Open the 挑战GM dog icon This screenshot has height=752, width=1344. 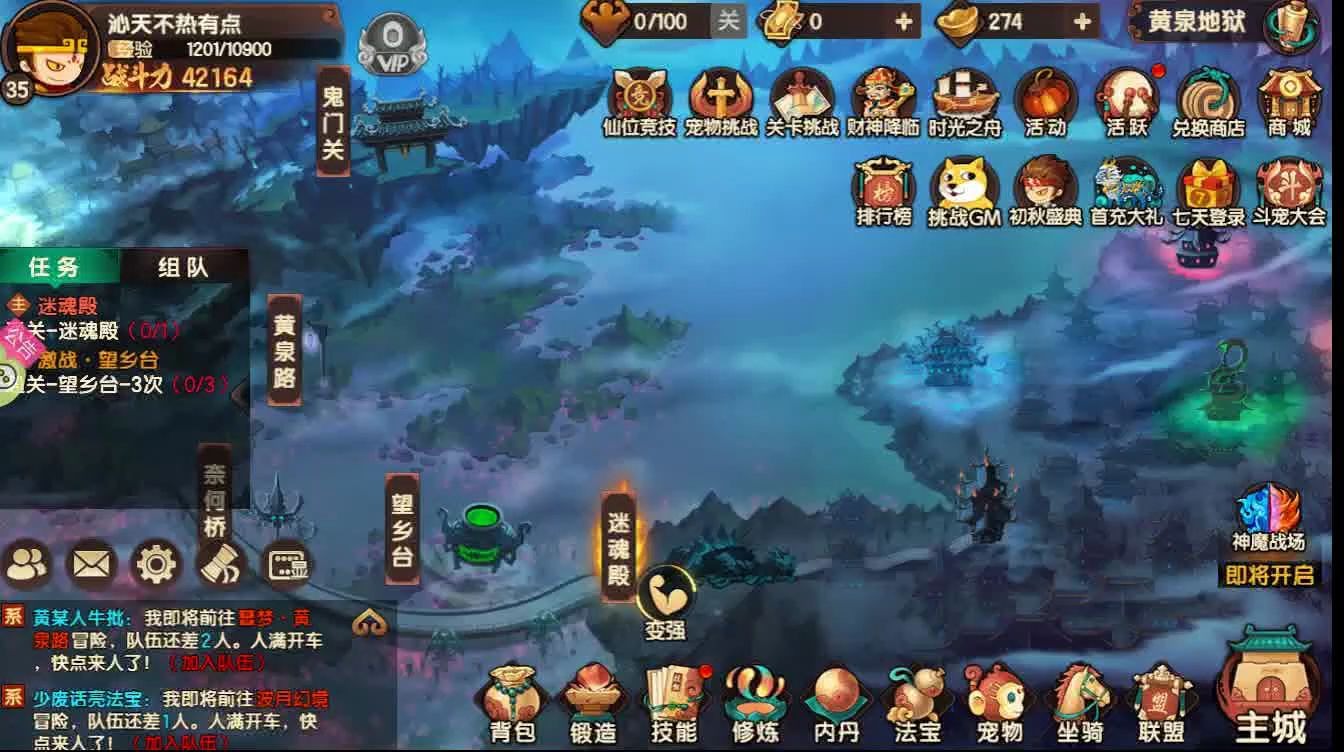963,190
